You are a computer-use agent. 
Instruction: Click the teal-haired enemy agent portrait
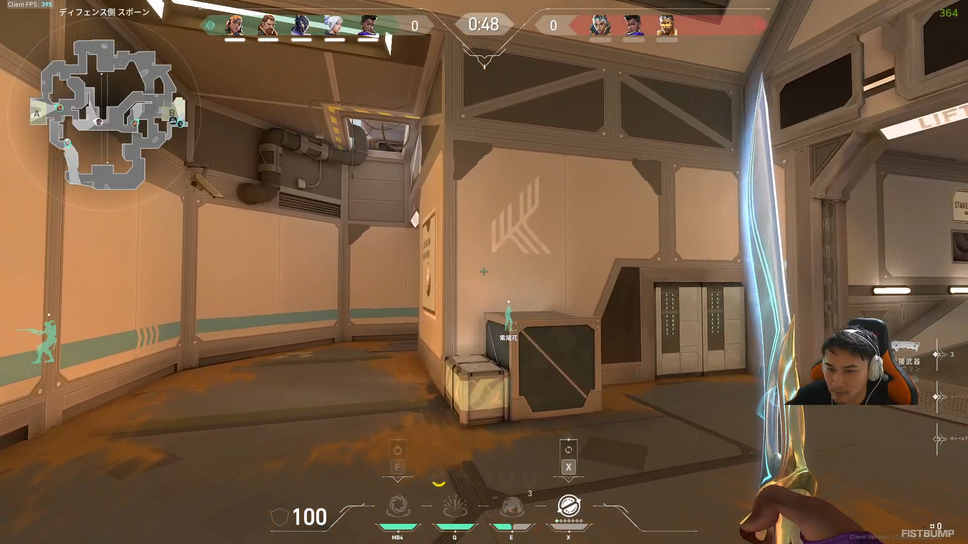600,26
